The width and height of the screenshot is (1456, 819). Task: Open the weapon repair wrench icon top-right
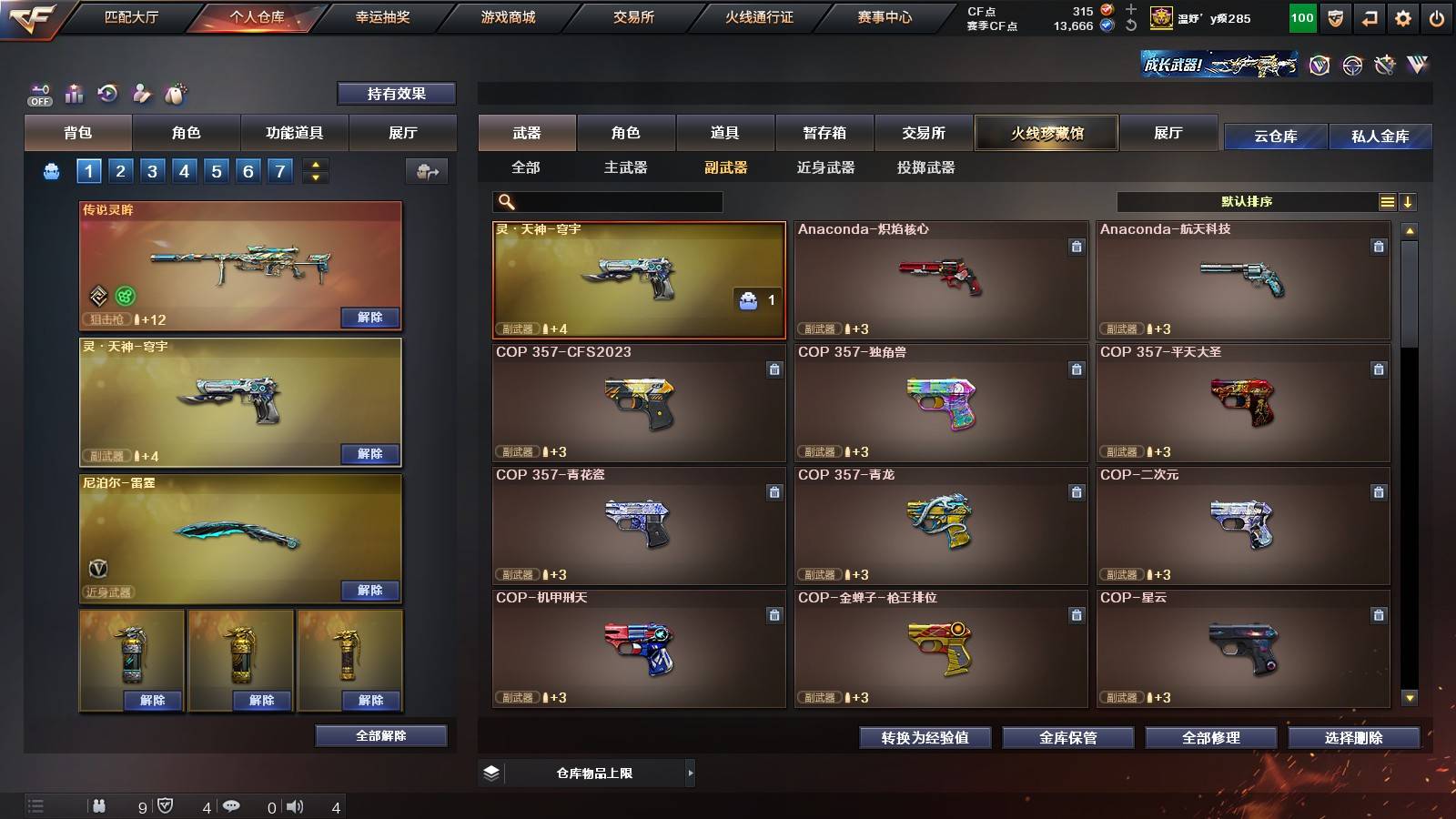(1386, 65)
